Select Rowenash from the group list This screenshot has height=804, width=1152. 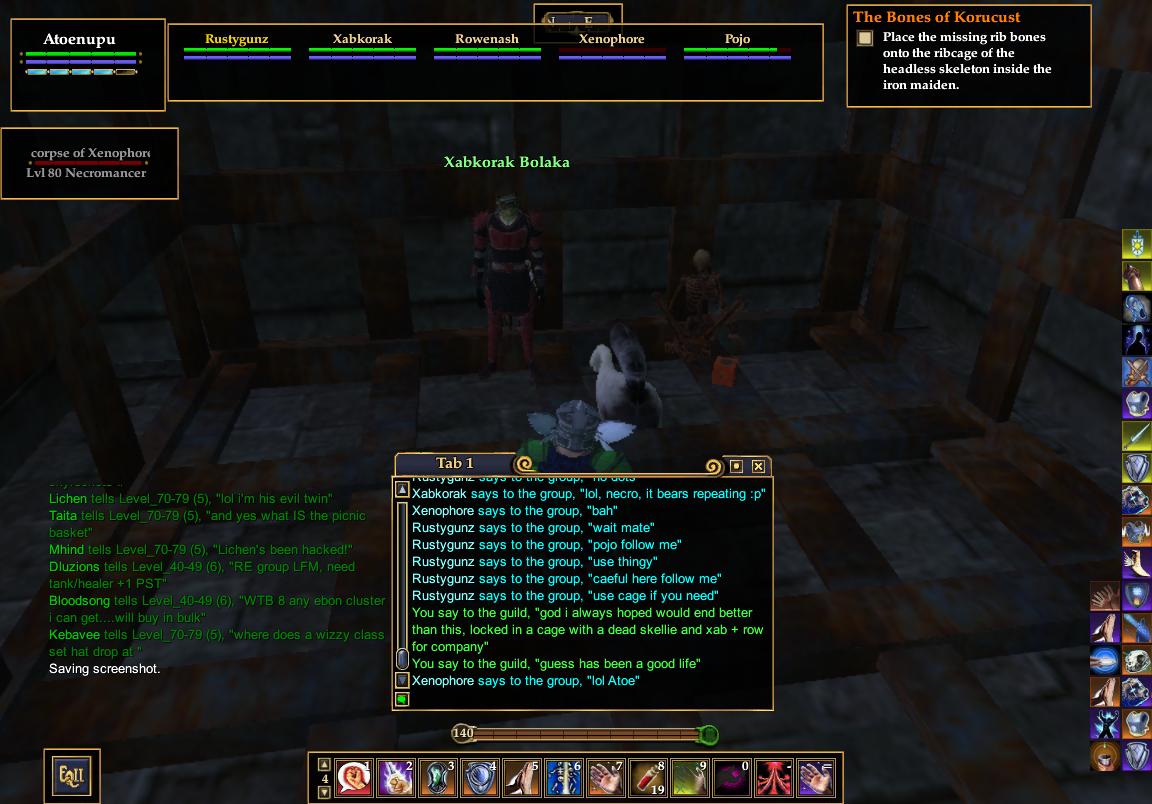tap(487, 40)
